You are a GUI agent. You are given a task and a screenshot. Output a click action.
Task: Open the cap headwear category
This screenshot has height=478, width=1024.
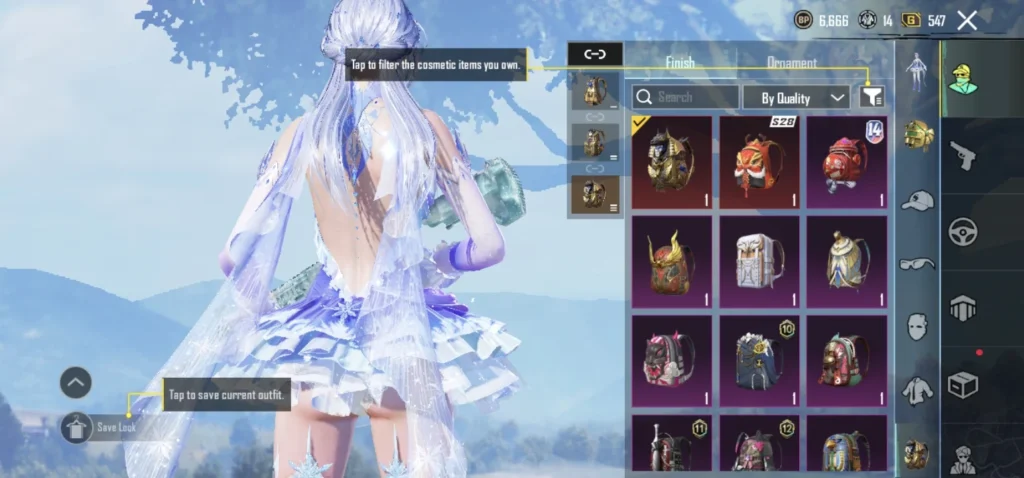[917, 200]
